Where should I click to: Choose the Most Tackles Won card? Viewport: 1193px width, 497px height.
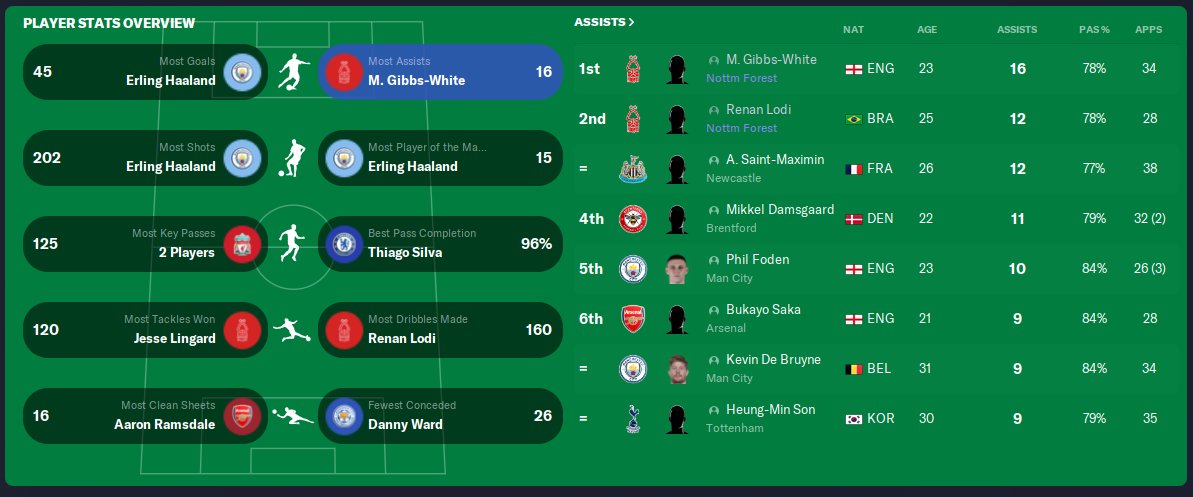pyautogui.click(x=144, y=330)
